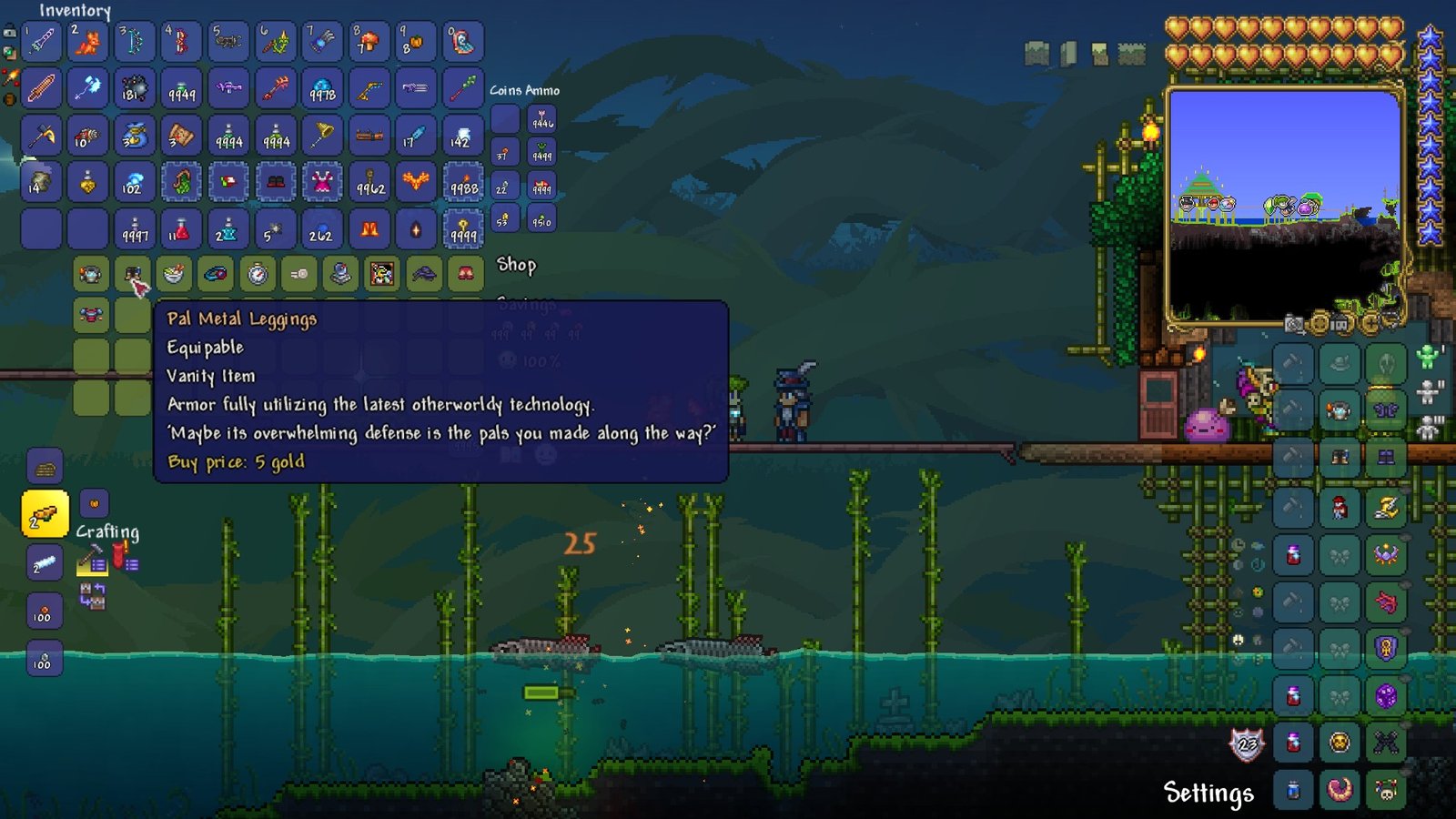1456x819 pixels.
Task: Click the defense shield icon showing 23
Action: pyautogui.click(x=1248, y=743)
